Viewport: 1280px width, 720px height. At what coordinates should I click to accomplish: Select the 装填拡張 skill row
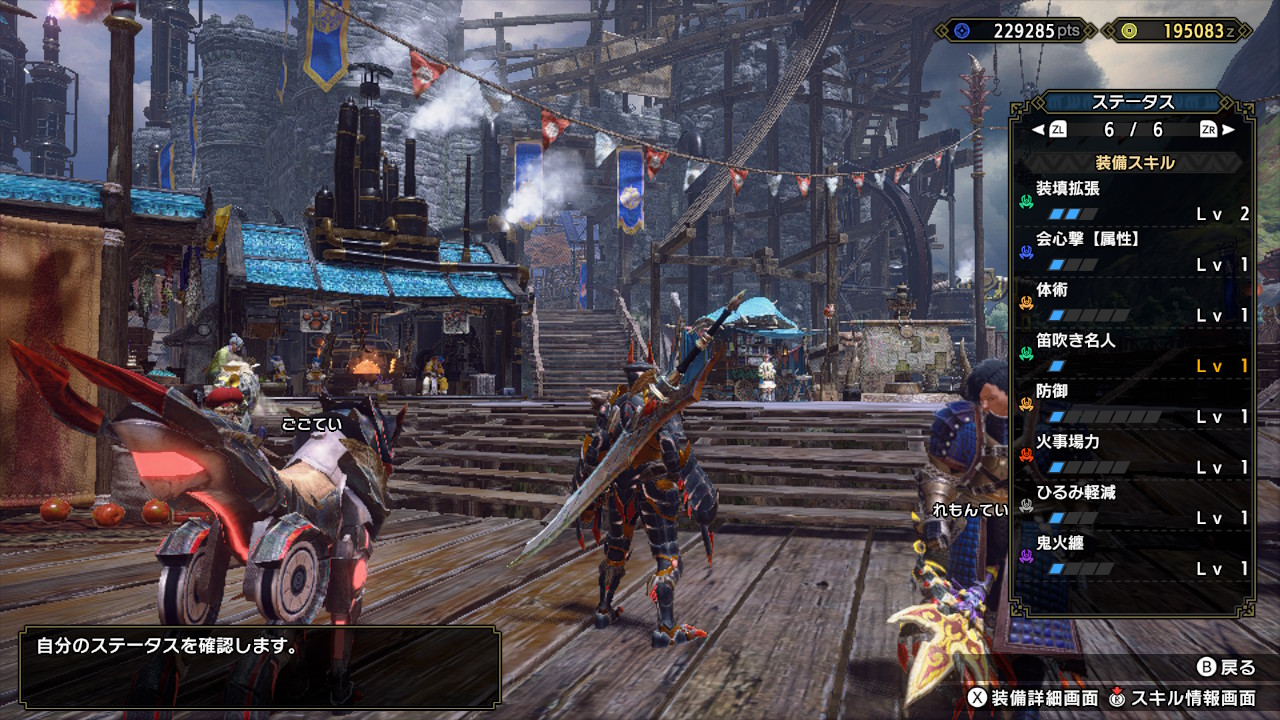(1134, 201)
